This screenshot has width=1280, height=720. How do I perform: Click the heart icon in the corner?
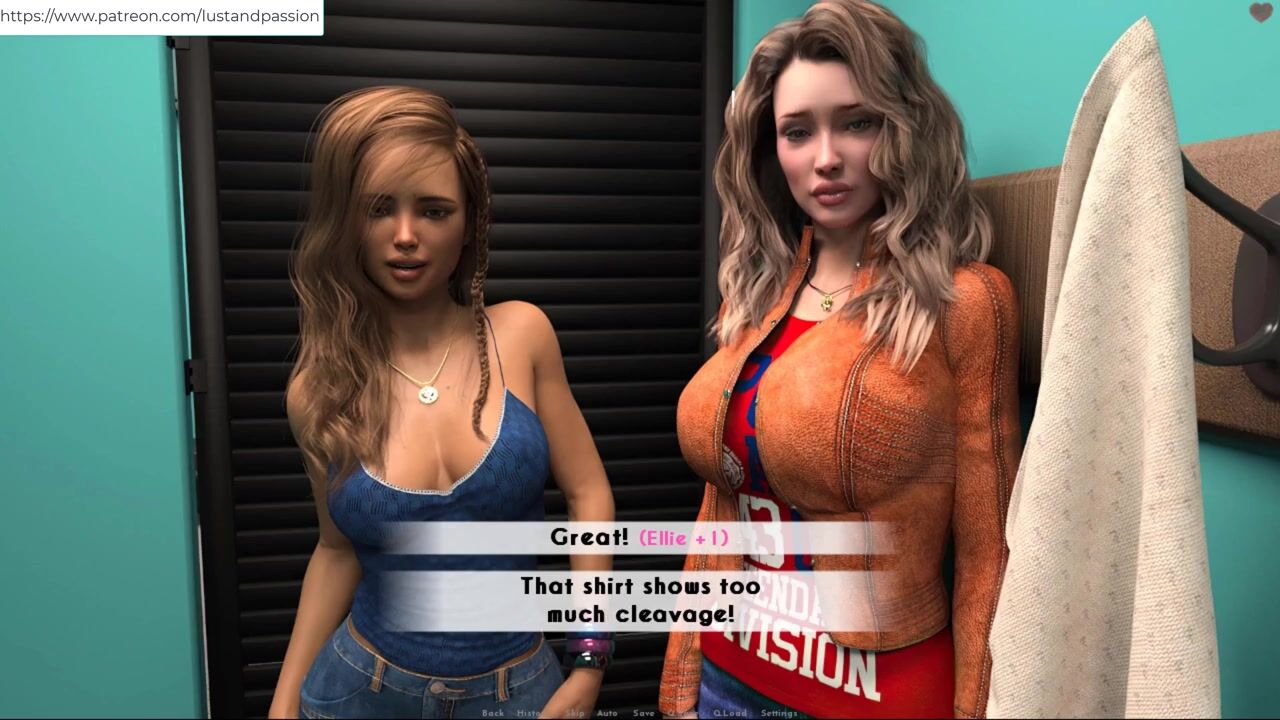click(1261, 13)
